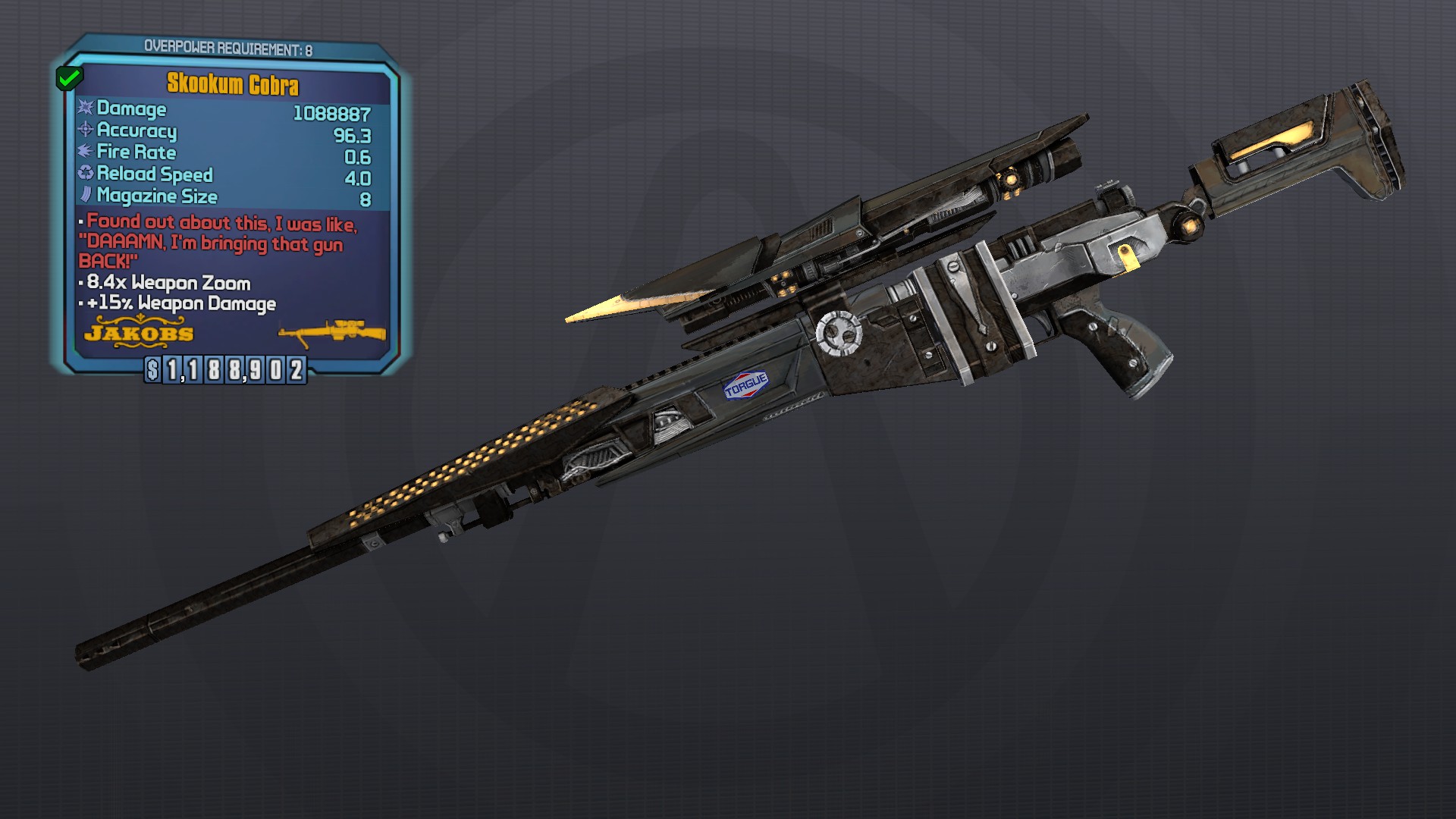This screenshot has height=819, width=1456.
Task: Select the Accuracy crosshair icon
Action: pos(86,131)
